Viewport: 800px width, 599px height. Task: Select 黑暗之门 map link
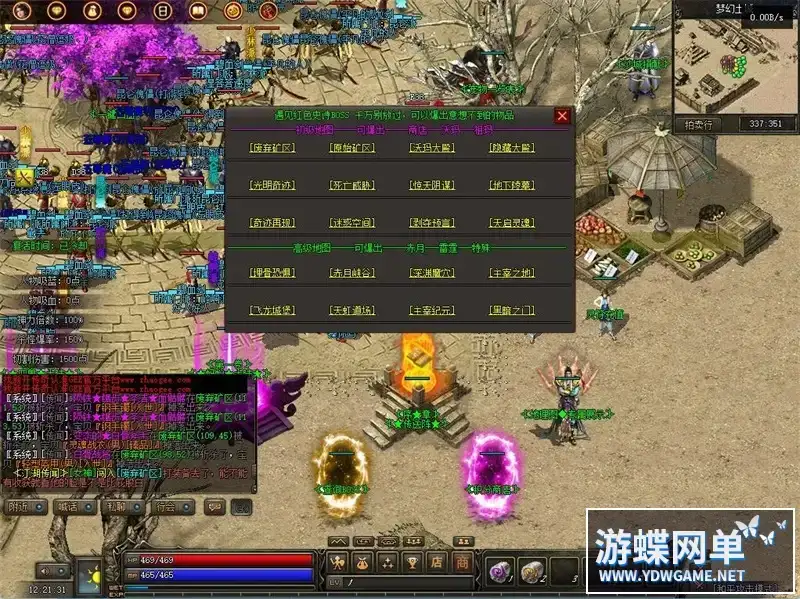tap(511, 310)
